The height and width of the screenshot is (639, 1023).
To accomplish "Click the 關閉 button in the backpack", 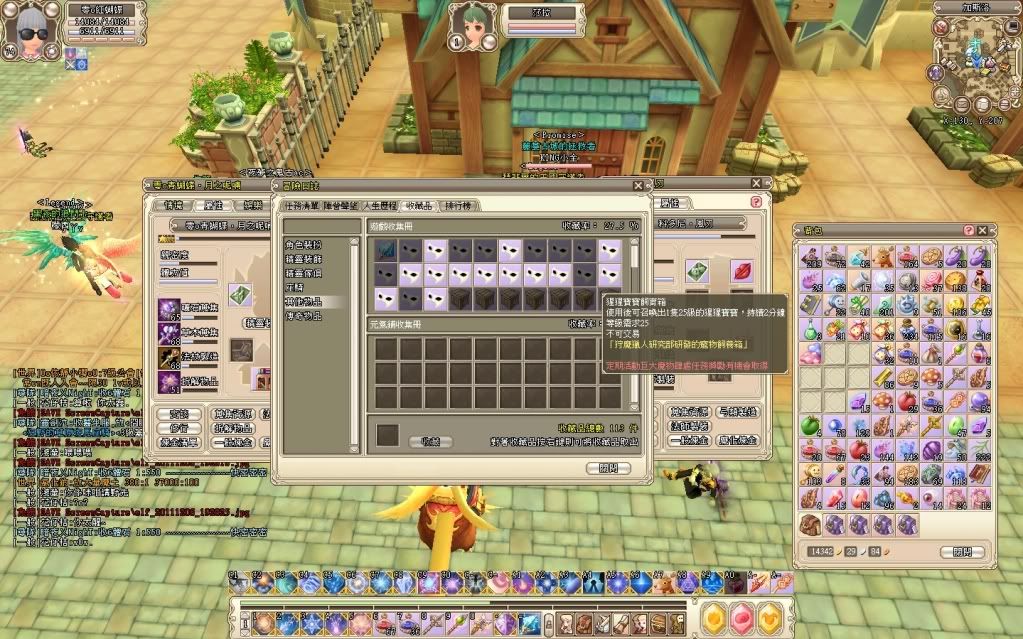I will tap(961, 551).
